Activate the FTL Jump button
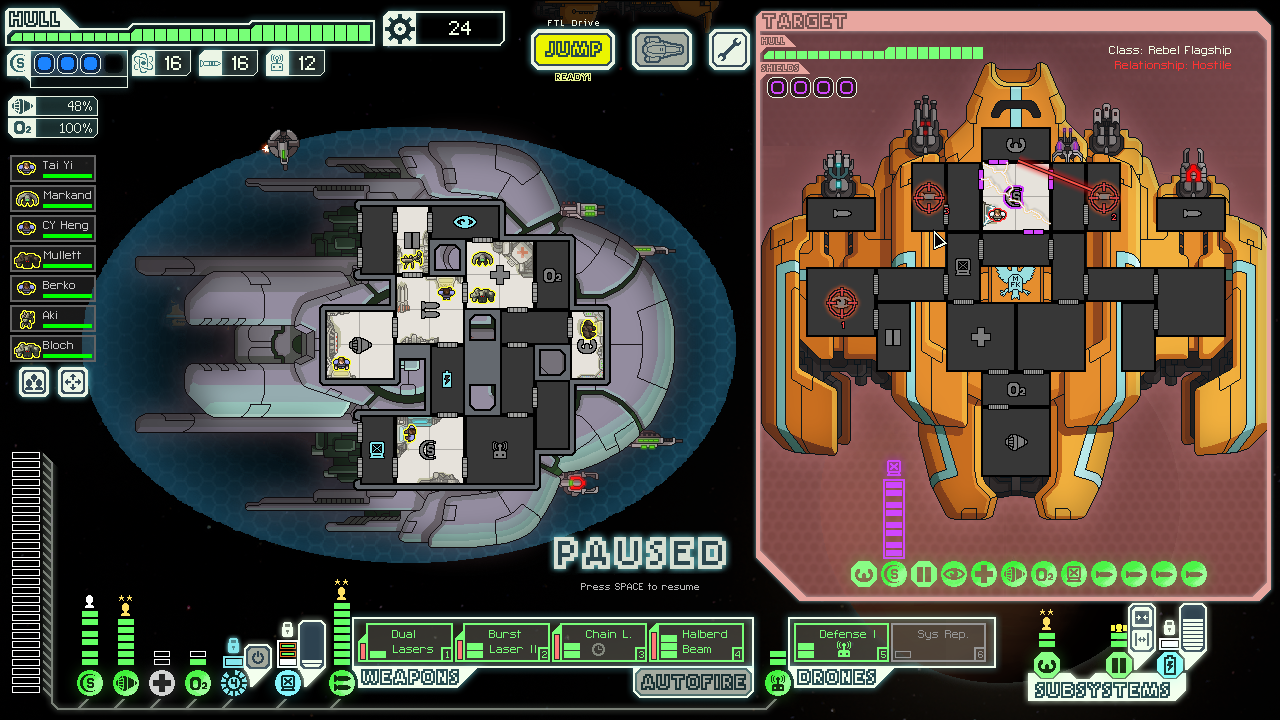This screenshot has width=1280, height=720. click(x=573, y=50)
